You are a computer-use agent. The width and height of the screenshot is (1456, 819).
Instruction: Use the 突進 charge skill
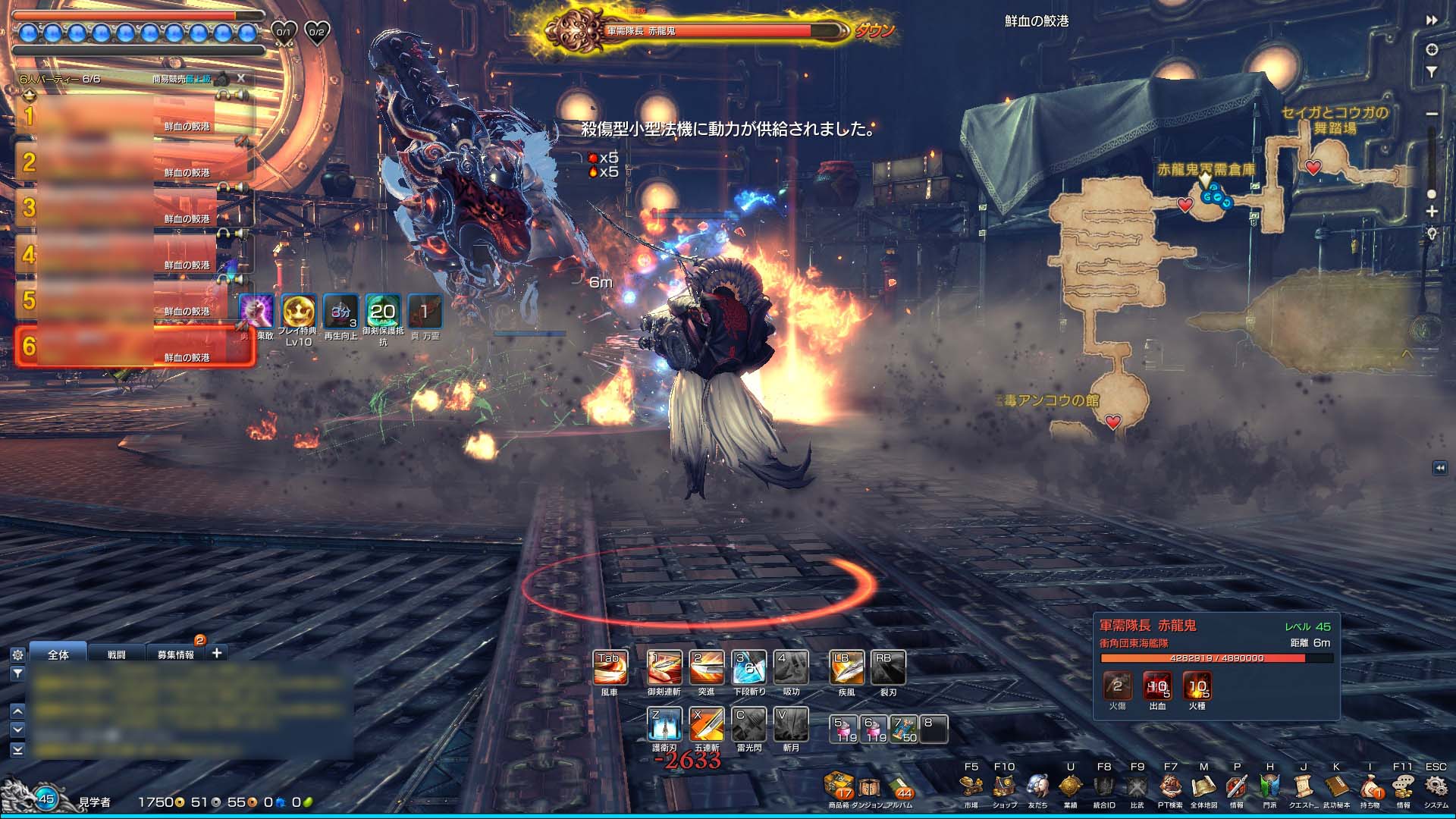pos(706,668)
